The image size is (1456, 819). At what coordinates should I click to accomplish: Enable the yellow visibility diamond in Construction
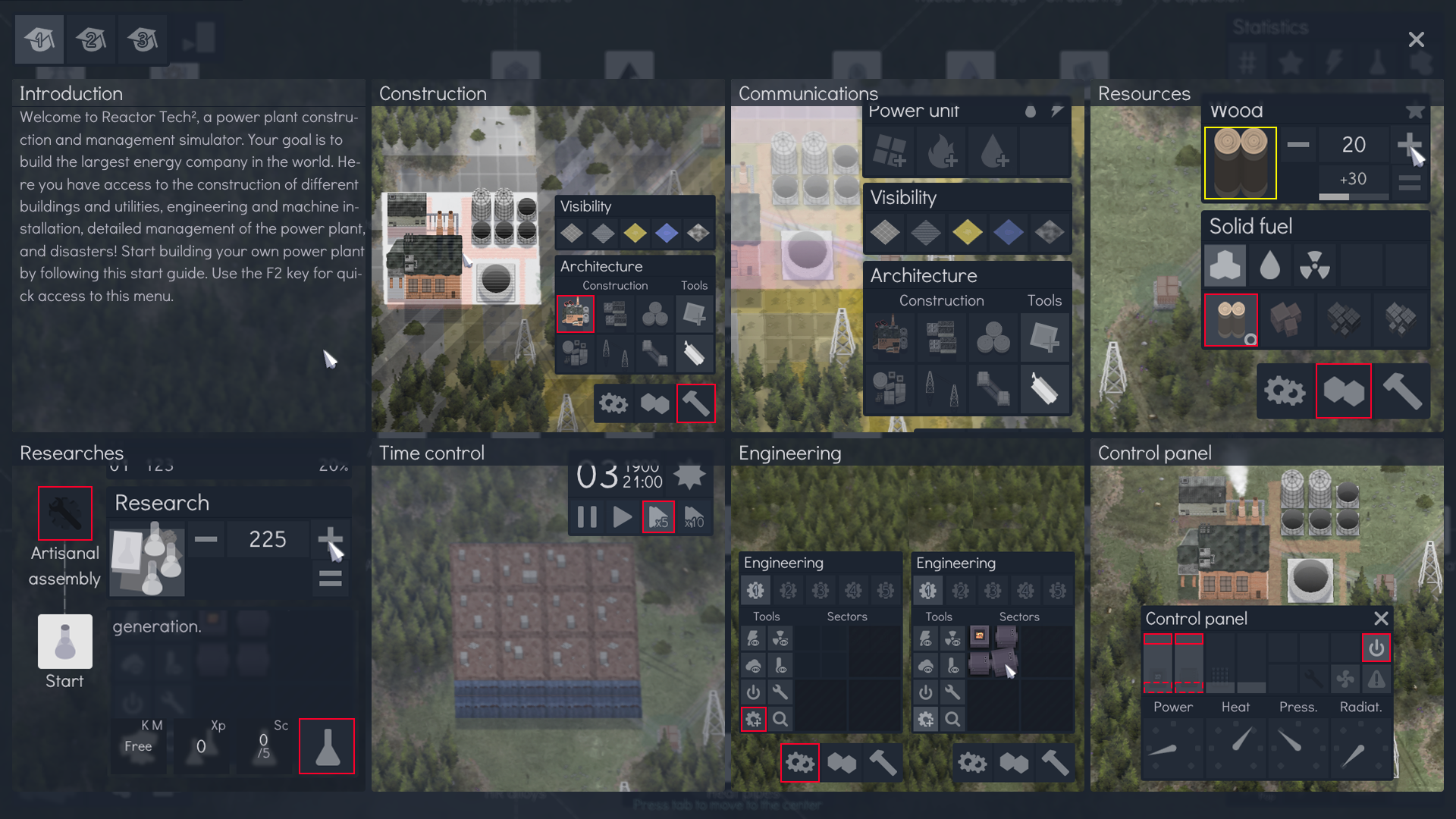635,234
